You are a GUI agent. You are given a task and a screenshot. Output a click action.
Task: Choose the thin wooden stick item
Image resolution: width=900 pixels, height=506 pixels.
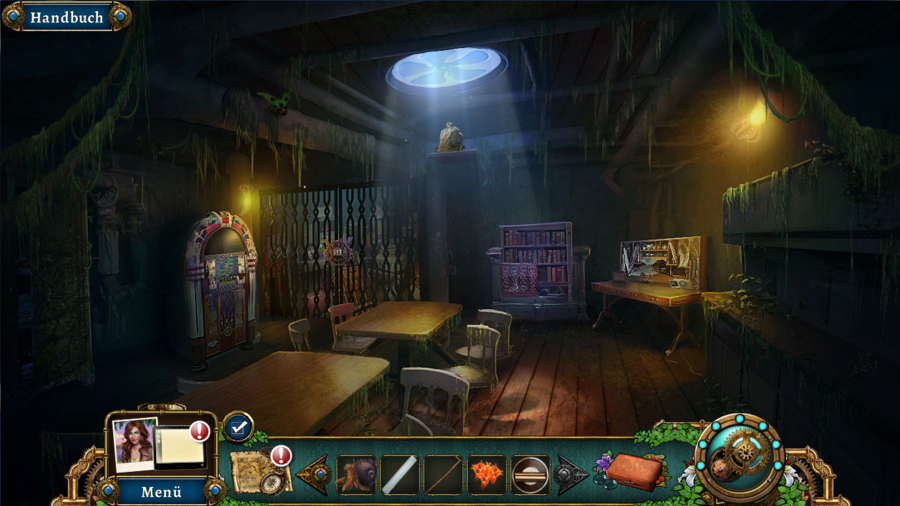443,474
